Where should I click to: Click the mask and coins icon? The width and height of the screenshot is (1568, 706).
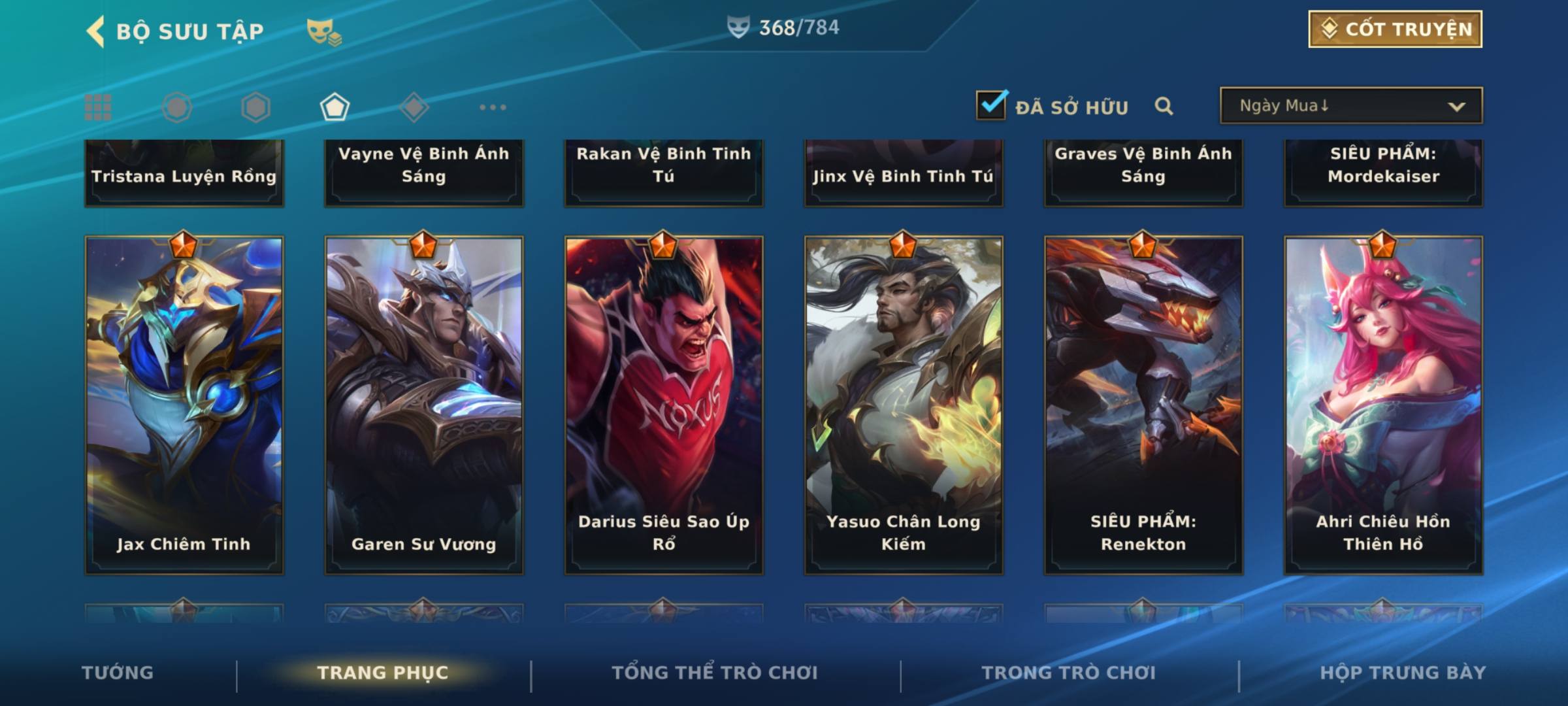pyautogui.click(x=324, y=31)
